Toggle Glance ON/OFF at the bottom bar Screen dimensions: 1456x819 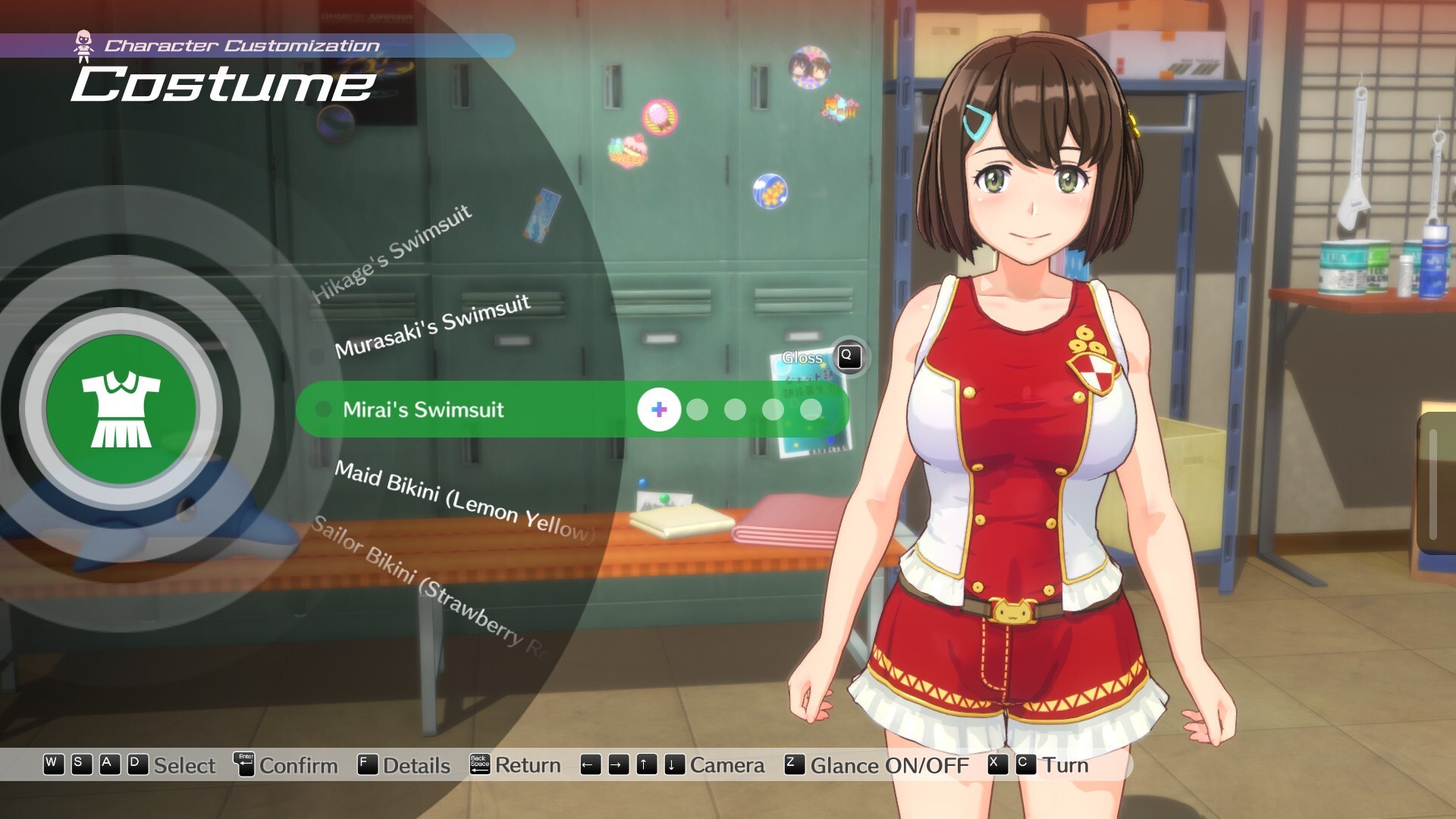[x=890, y=766]
